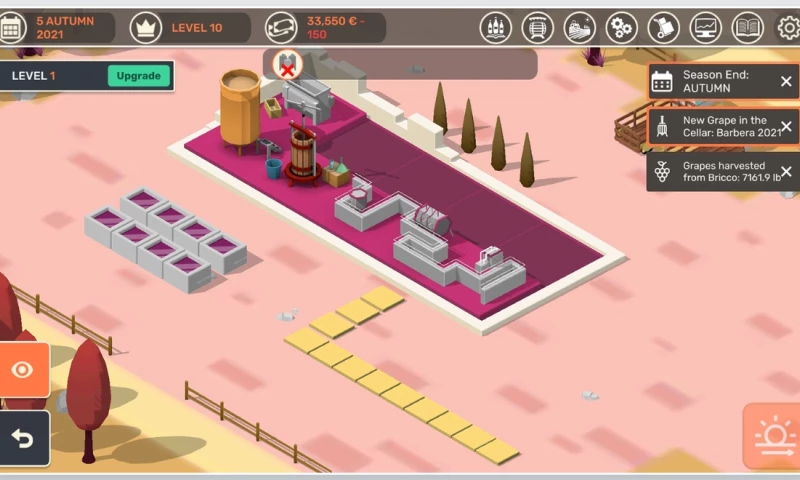The width and height of the screenshot is (800, 480).
Task: Open the settings gear
Action: pos(788,28)
